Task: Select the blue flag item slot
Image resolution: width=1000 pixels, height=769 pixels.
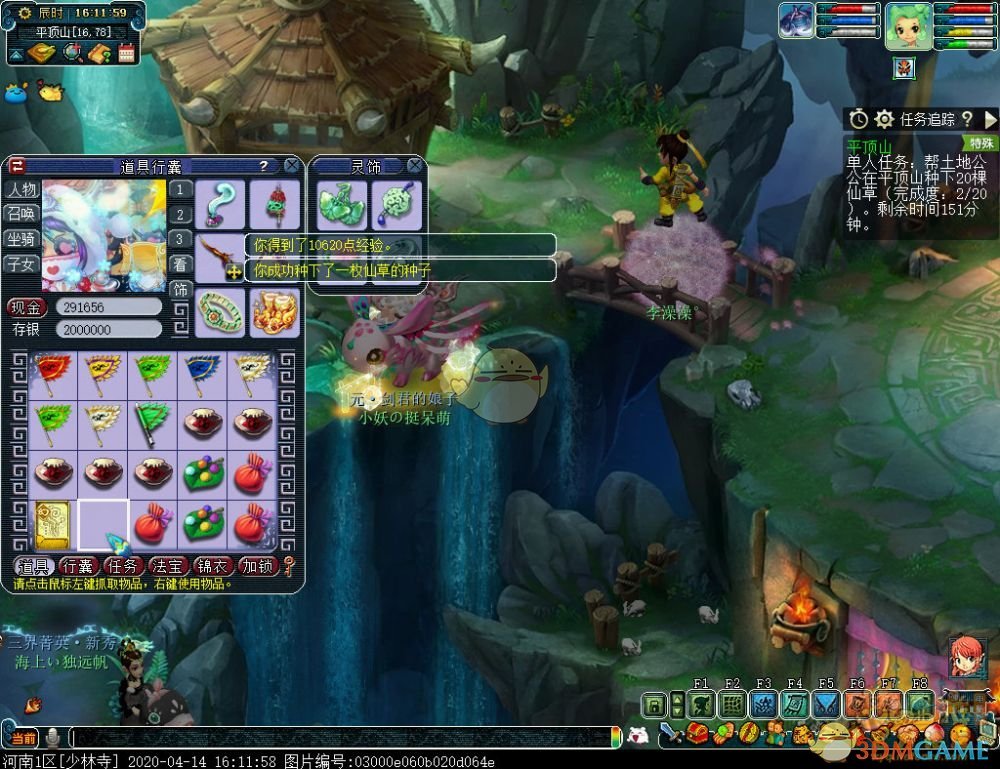Action: (203, 374)
